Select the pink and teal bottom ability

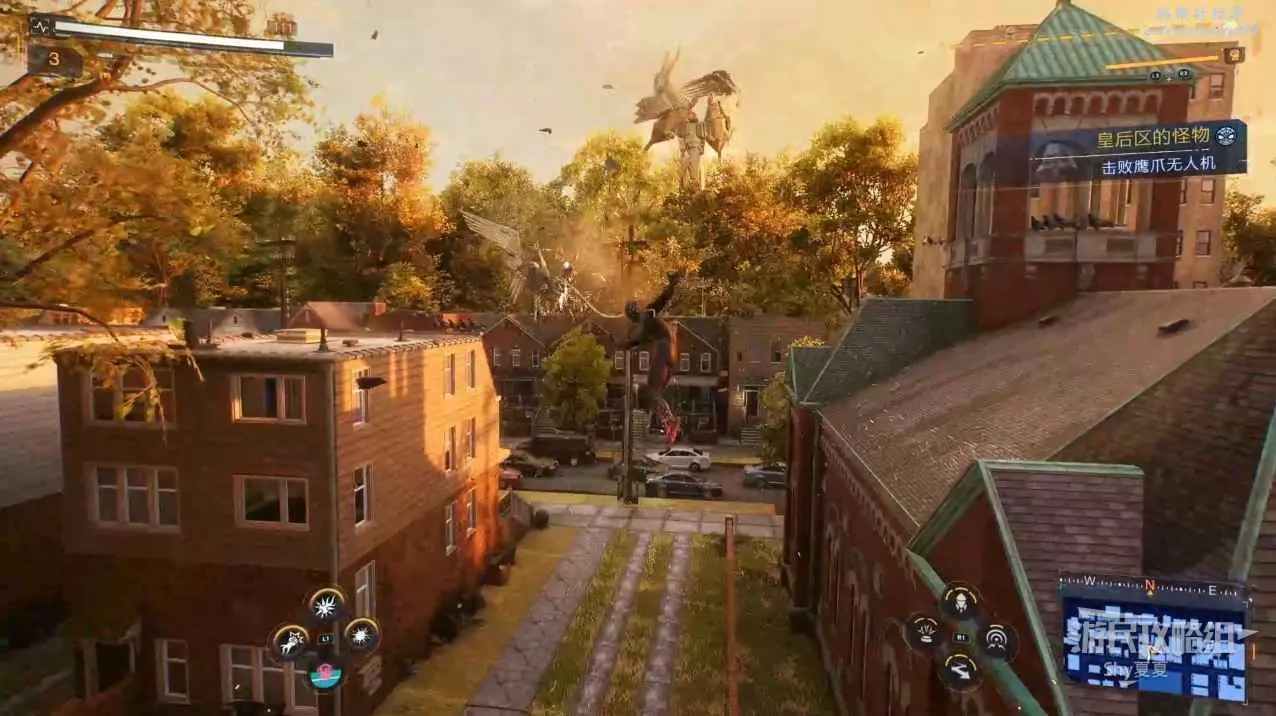pos(325,674)
